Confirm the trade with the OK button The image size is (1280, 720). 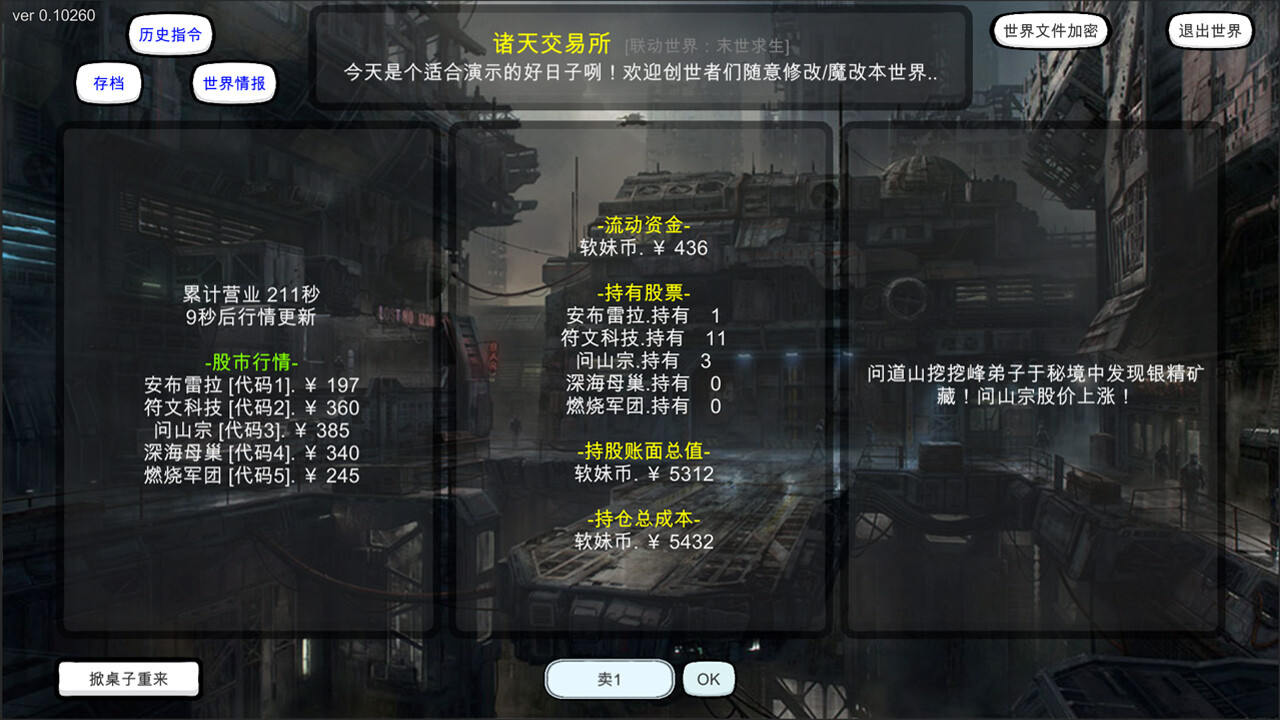click(708, 678)
